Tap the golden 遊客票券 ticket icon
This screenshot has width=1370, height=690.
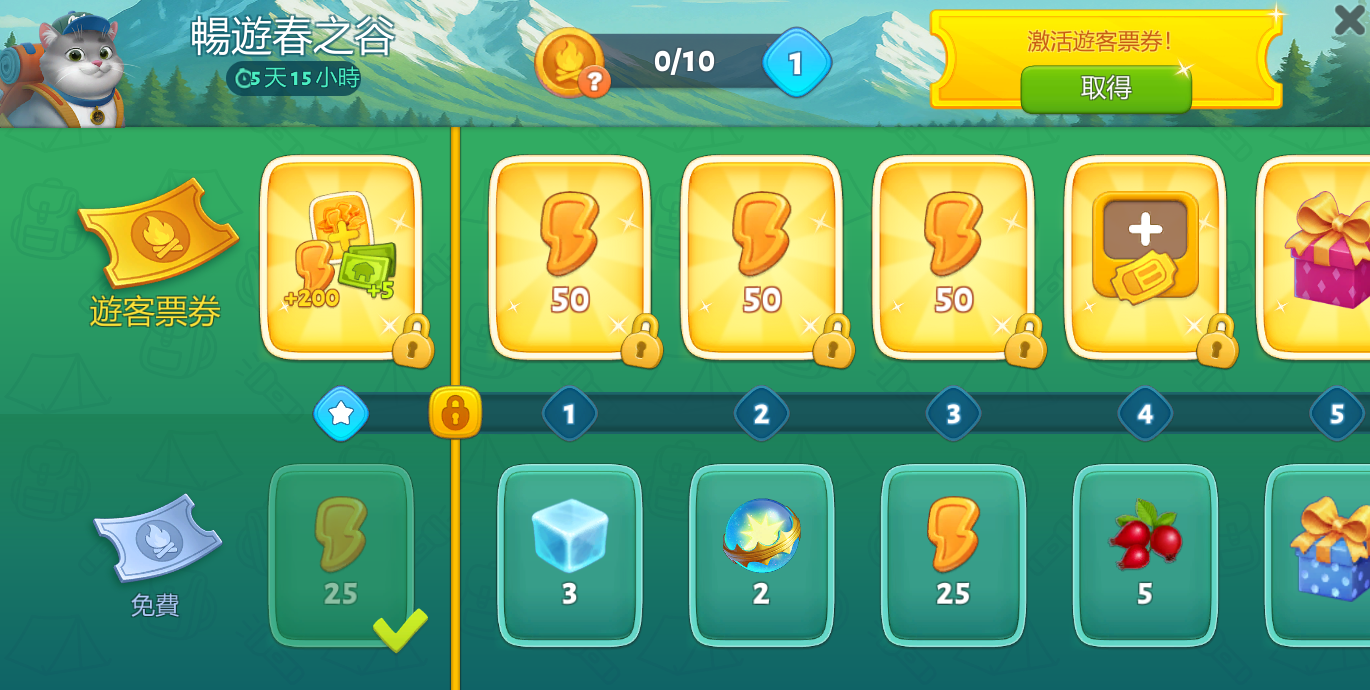[158, 233]
